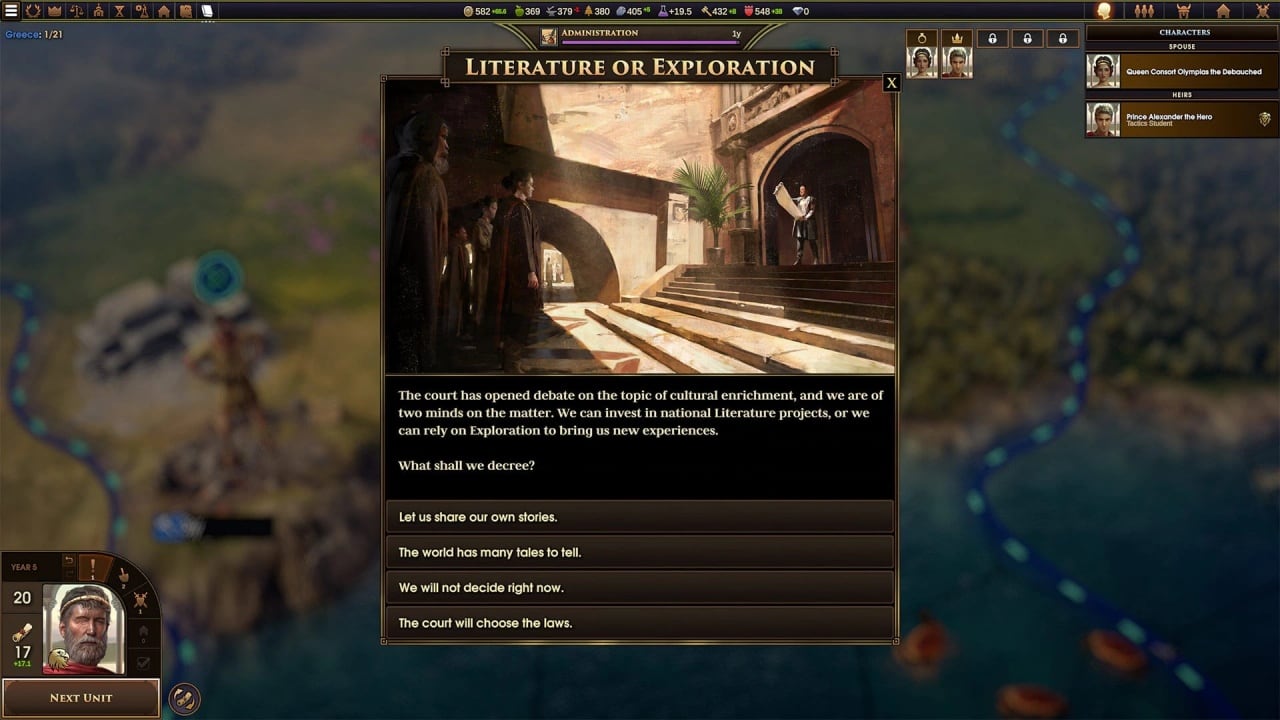Switch to the horned helmet tab
The image size is (1280, 720).
point(1185,11)
